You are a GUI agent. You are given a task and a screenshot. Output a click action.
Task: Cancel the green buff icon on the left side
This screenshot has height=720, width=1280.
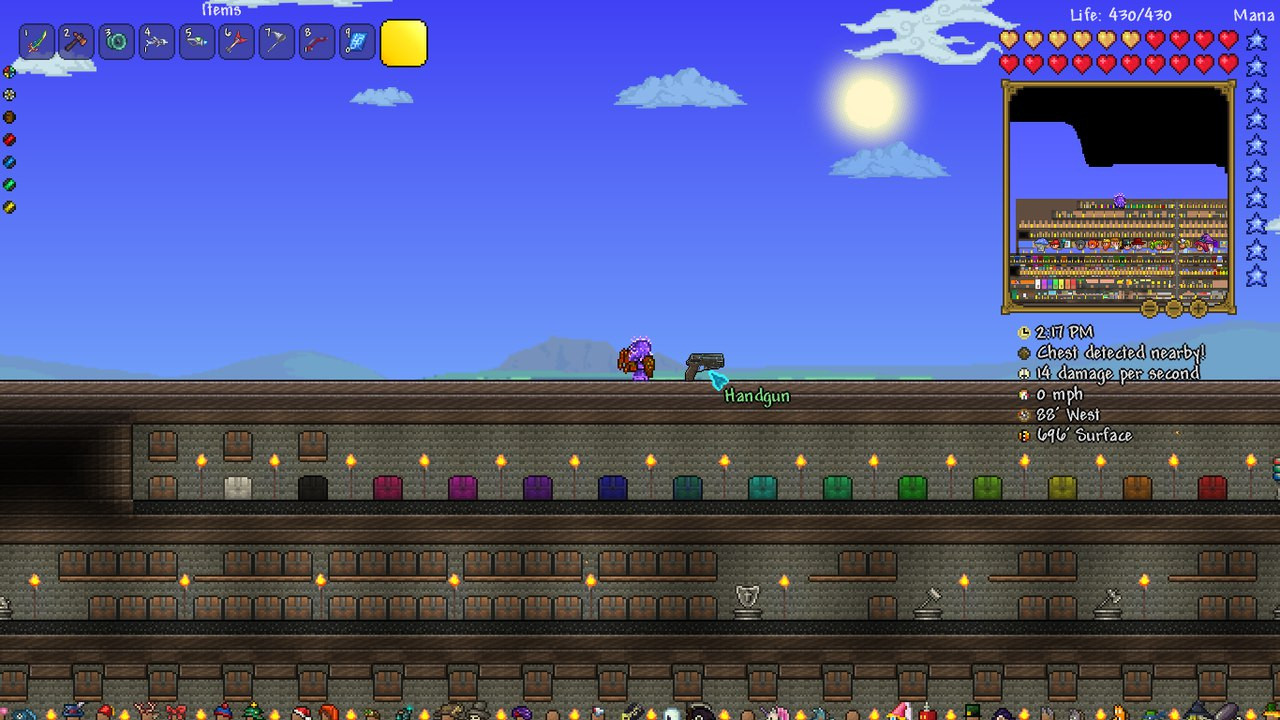[x=8, y=183]
